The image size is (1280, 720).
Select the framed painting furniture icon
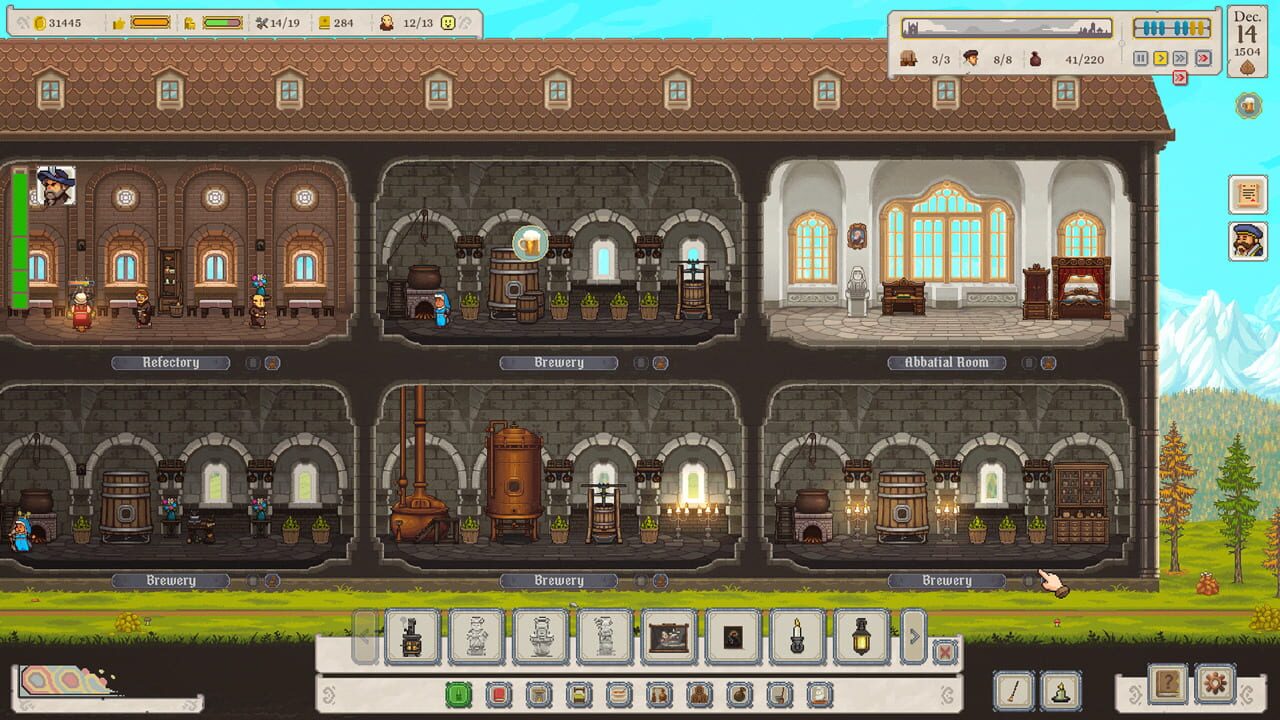668,635
